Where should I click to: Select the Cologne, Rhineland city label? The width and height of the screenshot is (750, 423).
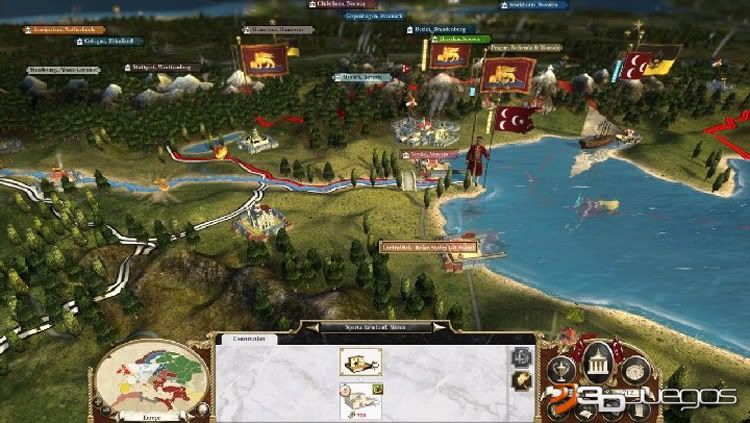111,41
